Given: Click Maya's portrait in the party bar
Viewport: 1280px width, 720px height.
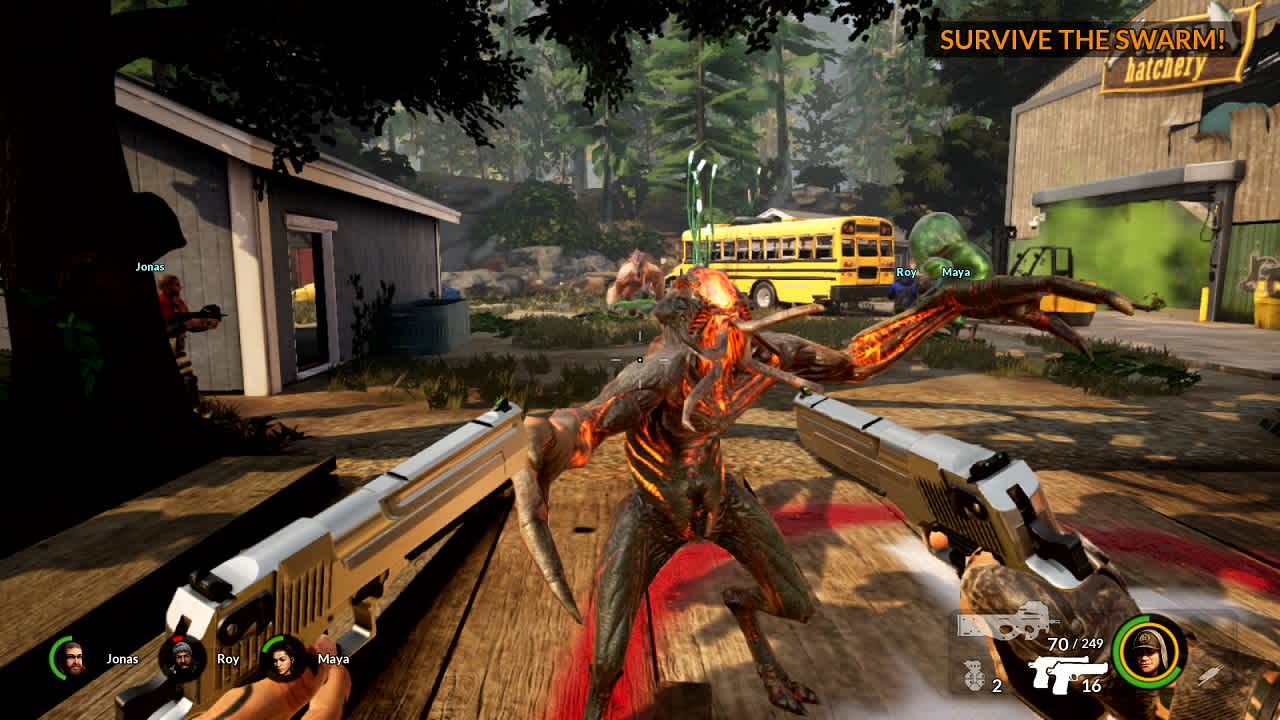Looking at the screenshot, I should 283,657.
